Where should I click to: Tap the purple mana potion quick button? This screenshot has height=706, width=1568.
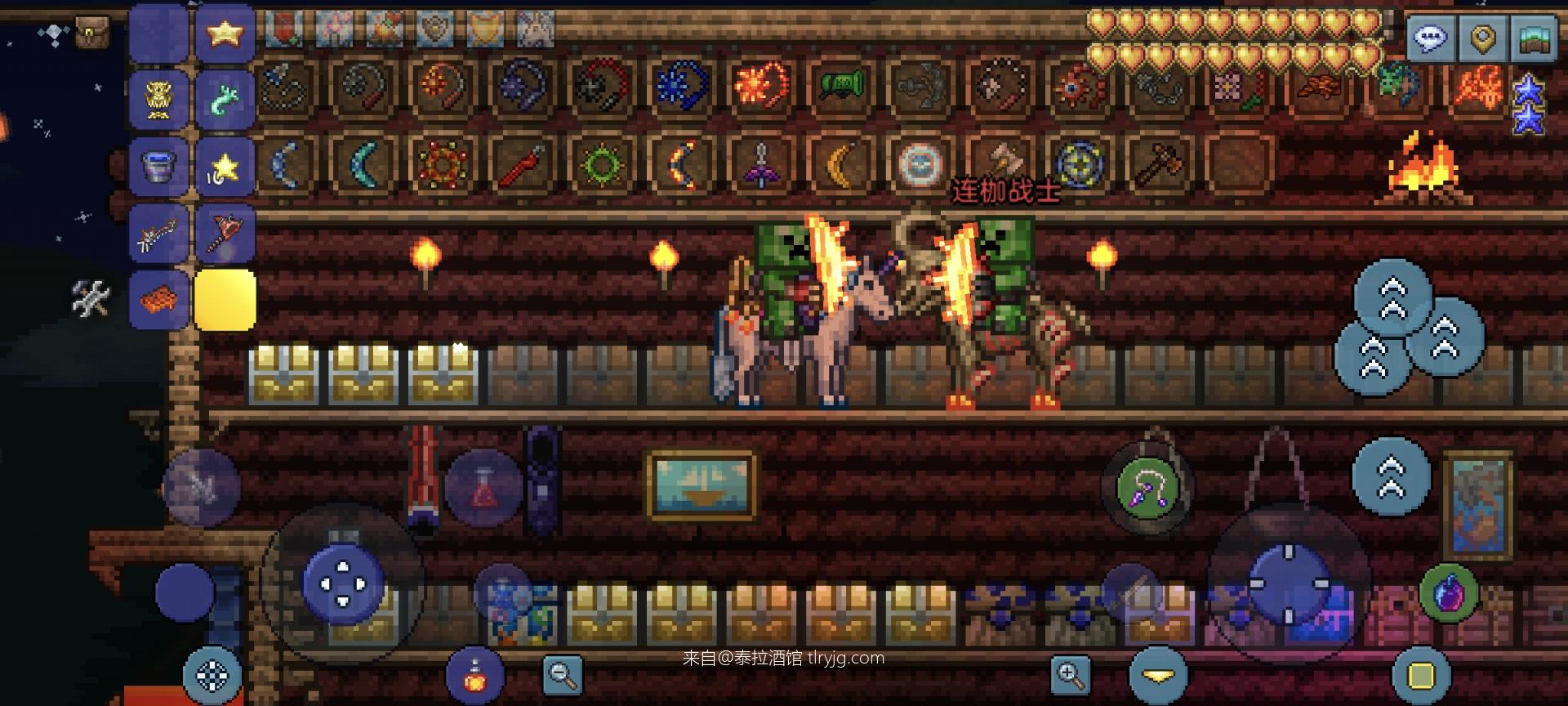point(1450,592)
